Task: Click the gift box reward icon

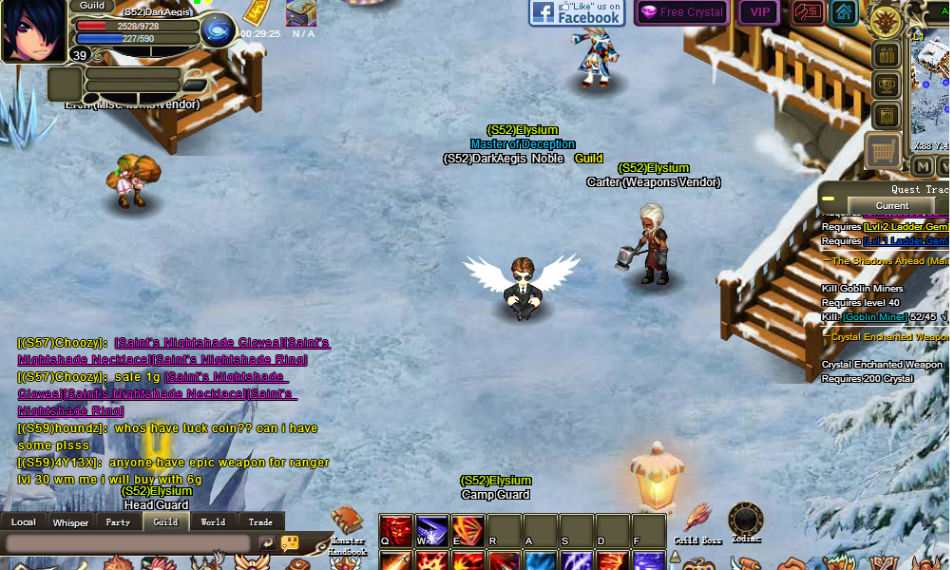Action: tap(886, 55)
